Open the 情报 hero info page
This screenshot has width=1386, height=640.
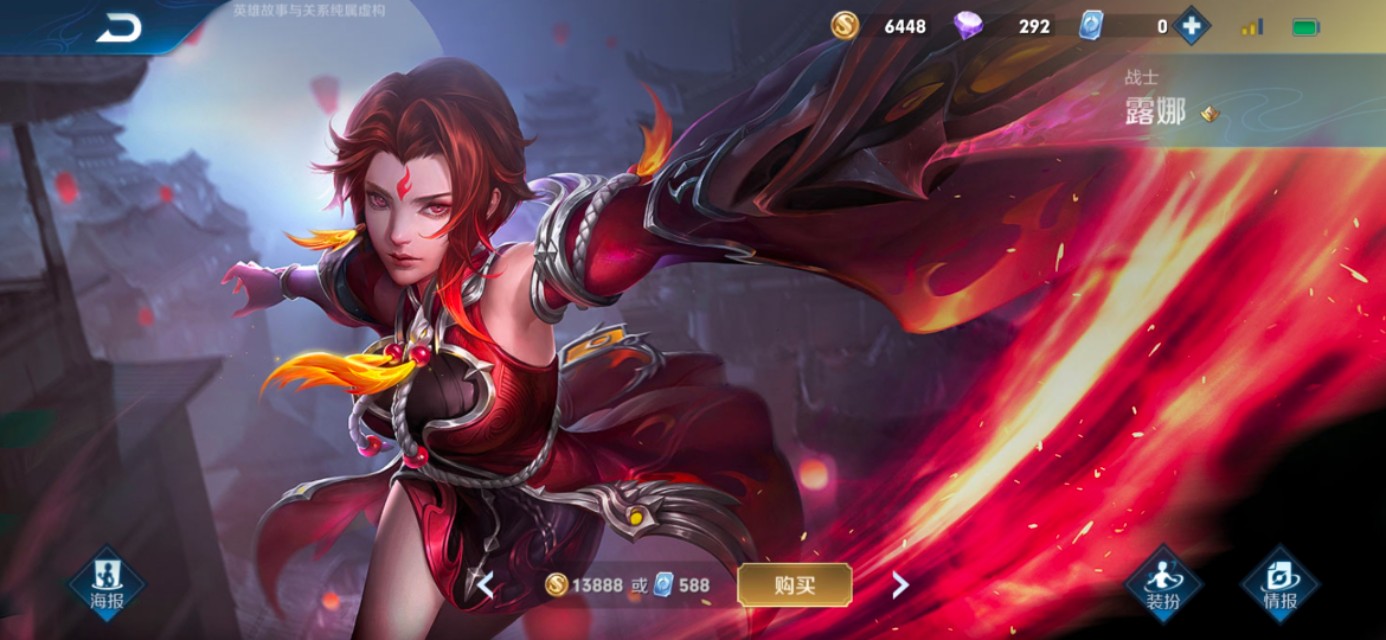[1280, 584]
